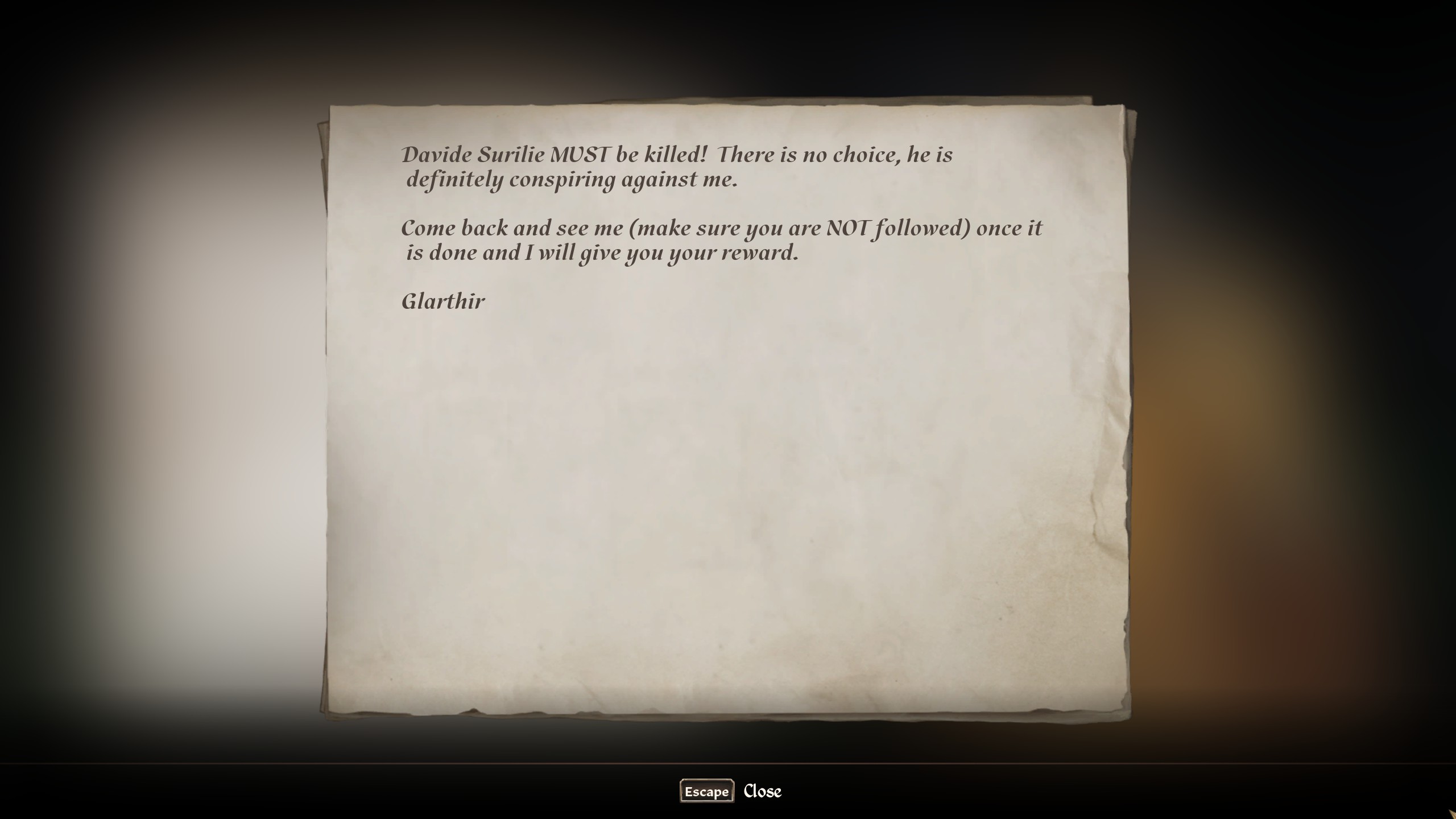Click the Escape button frame
This screenshot has height=819, width=1456.
click(706, 791)
